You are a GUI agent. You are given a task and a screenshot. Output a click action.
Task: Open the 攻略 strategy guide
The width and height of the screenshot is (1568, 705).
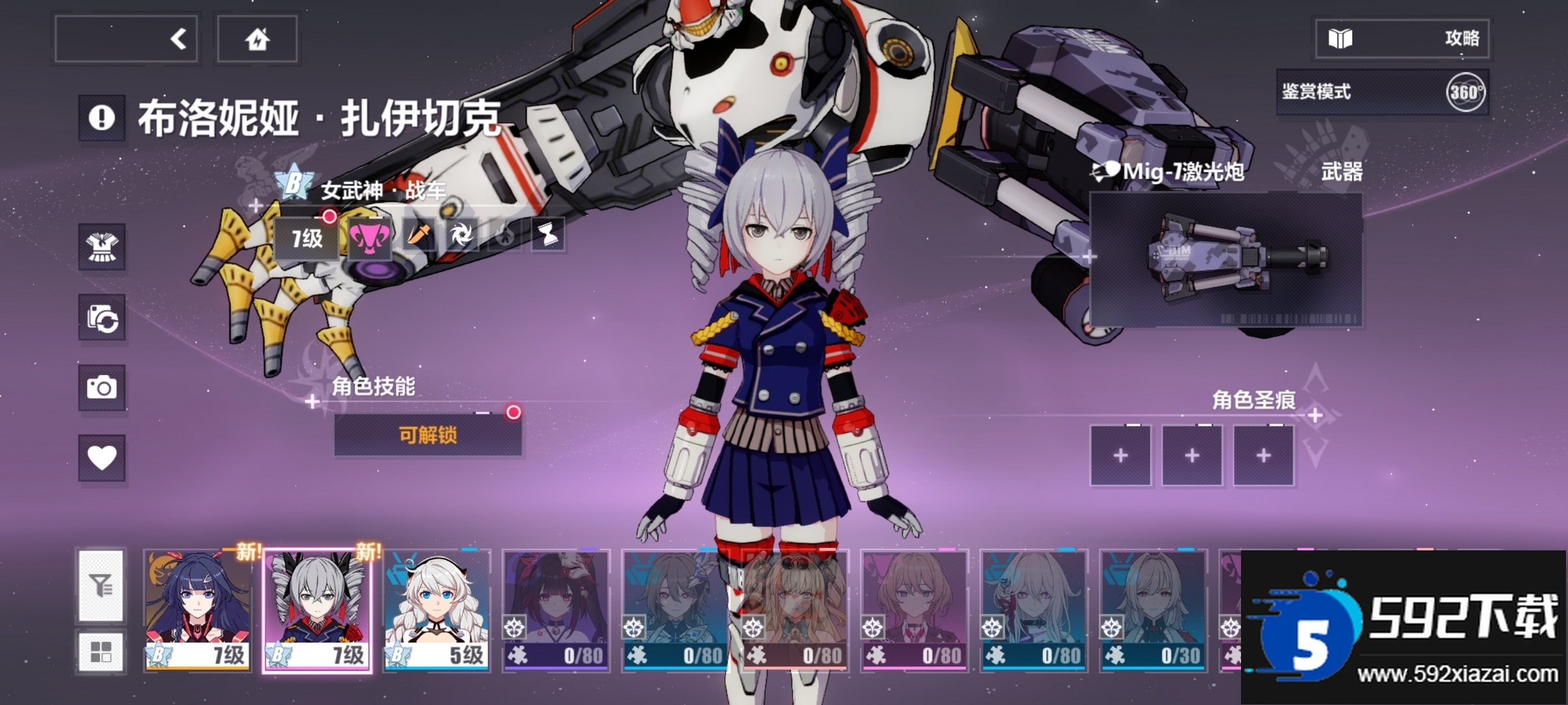1403,39
